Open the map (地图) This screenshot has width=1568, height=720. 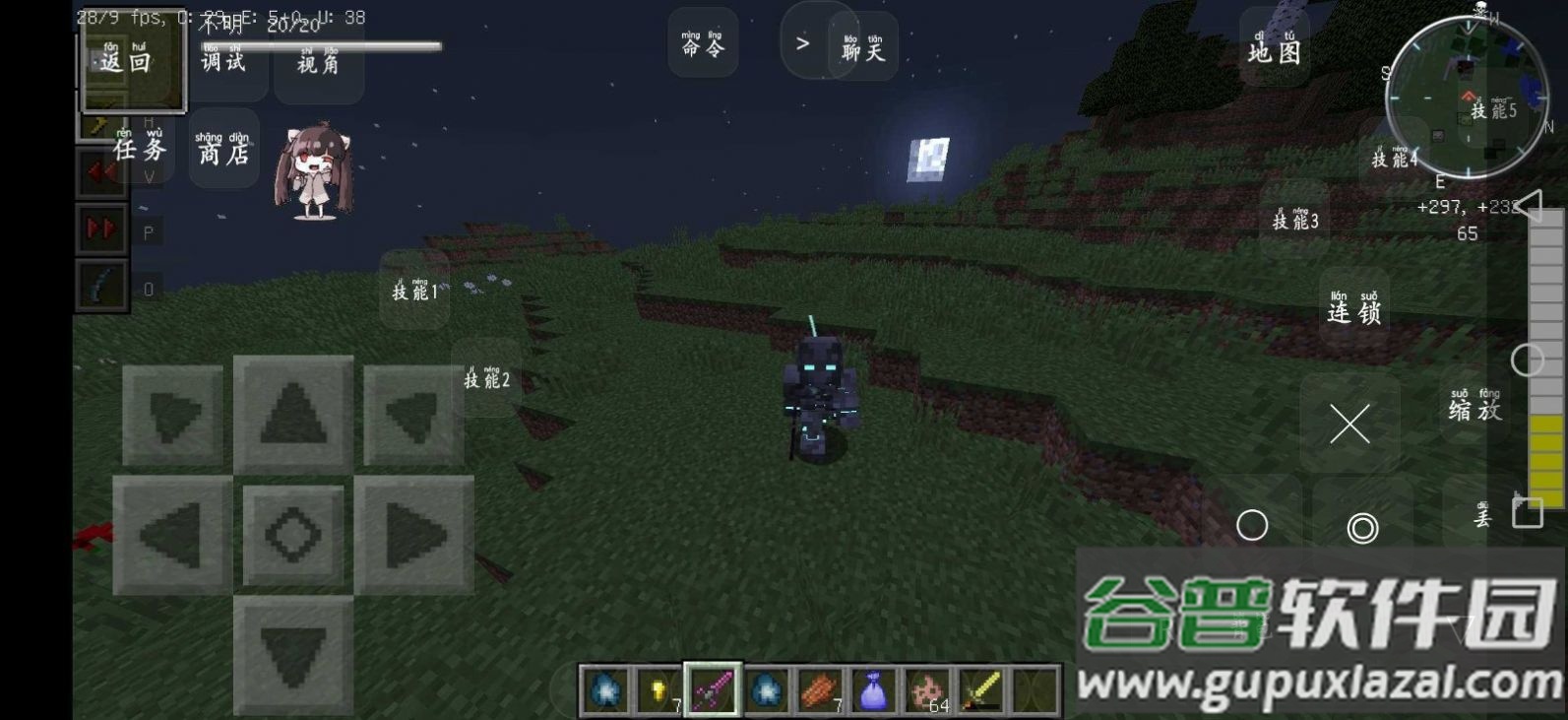point(1276,53)
